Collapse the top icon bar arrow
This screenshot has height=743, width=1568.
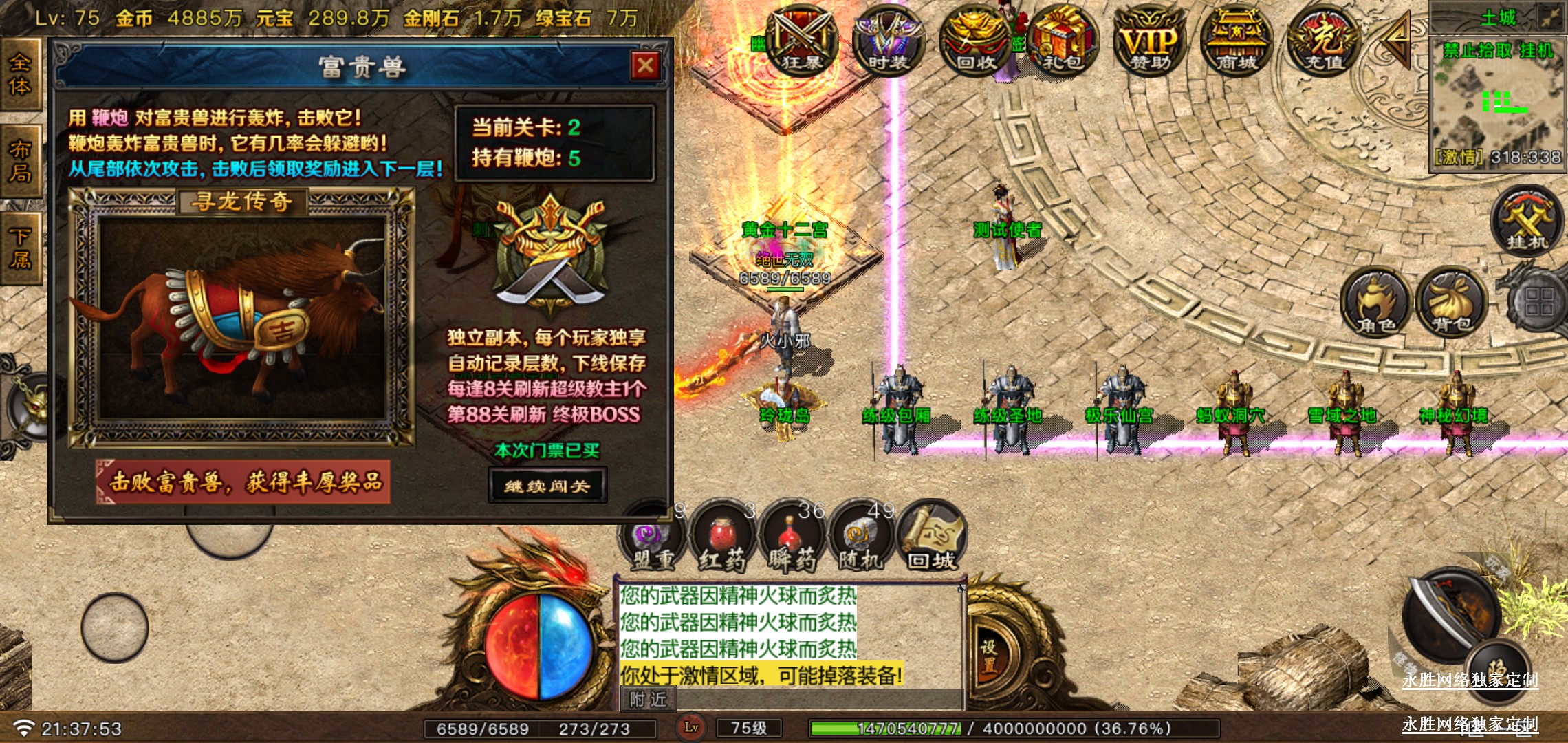1396,41
